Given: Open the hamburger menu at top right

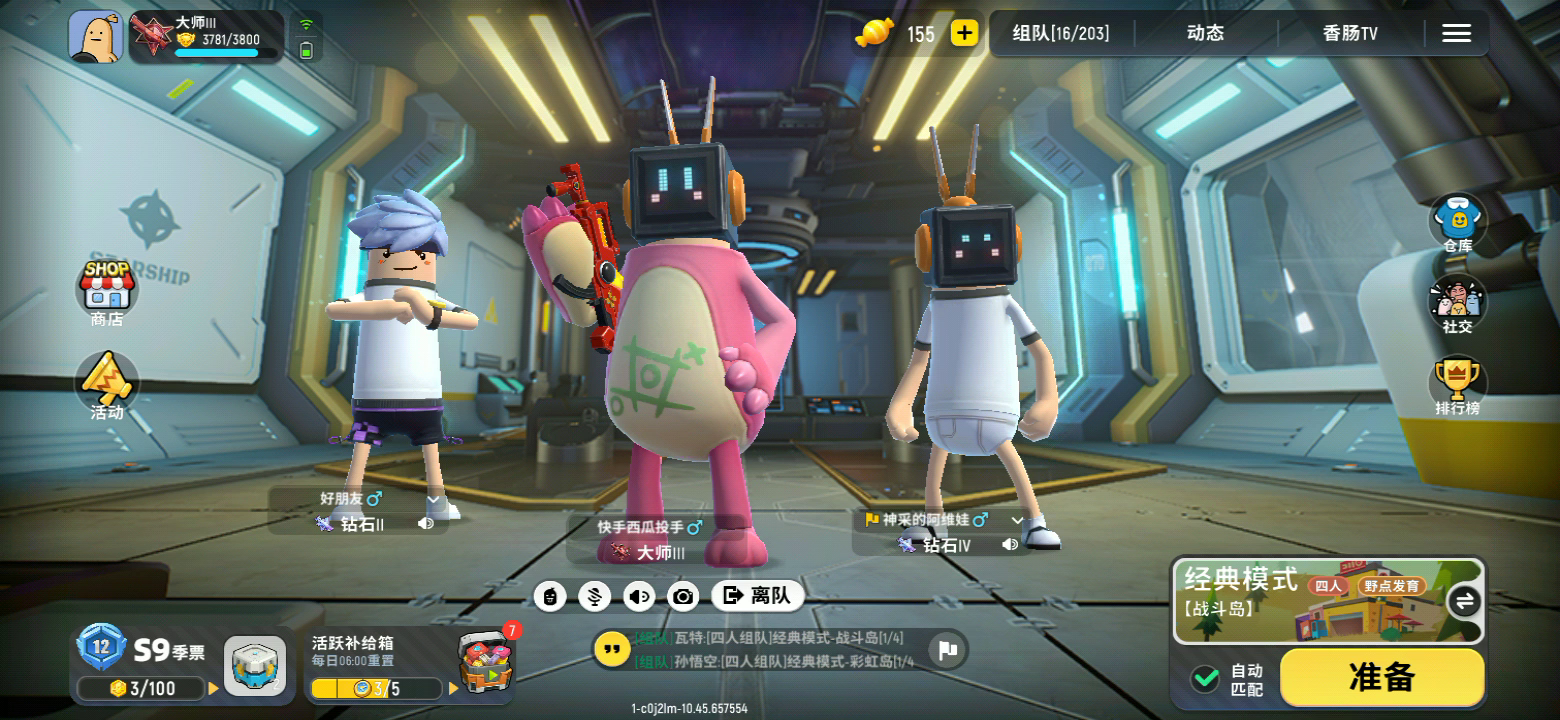Looking at the screenshot, I should click(x=1456, y=32).
